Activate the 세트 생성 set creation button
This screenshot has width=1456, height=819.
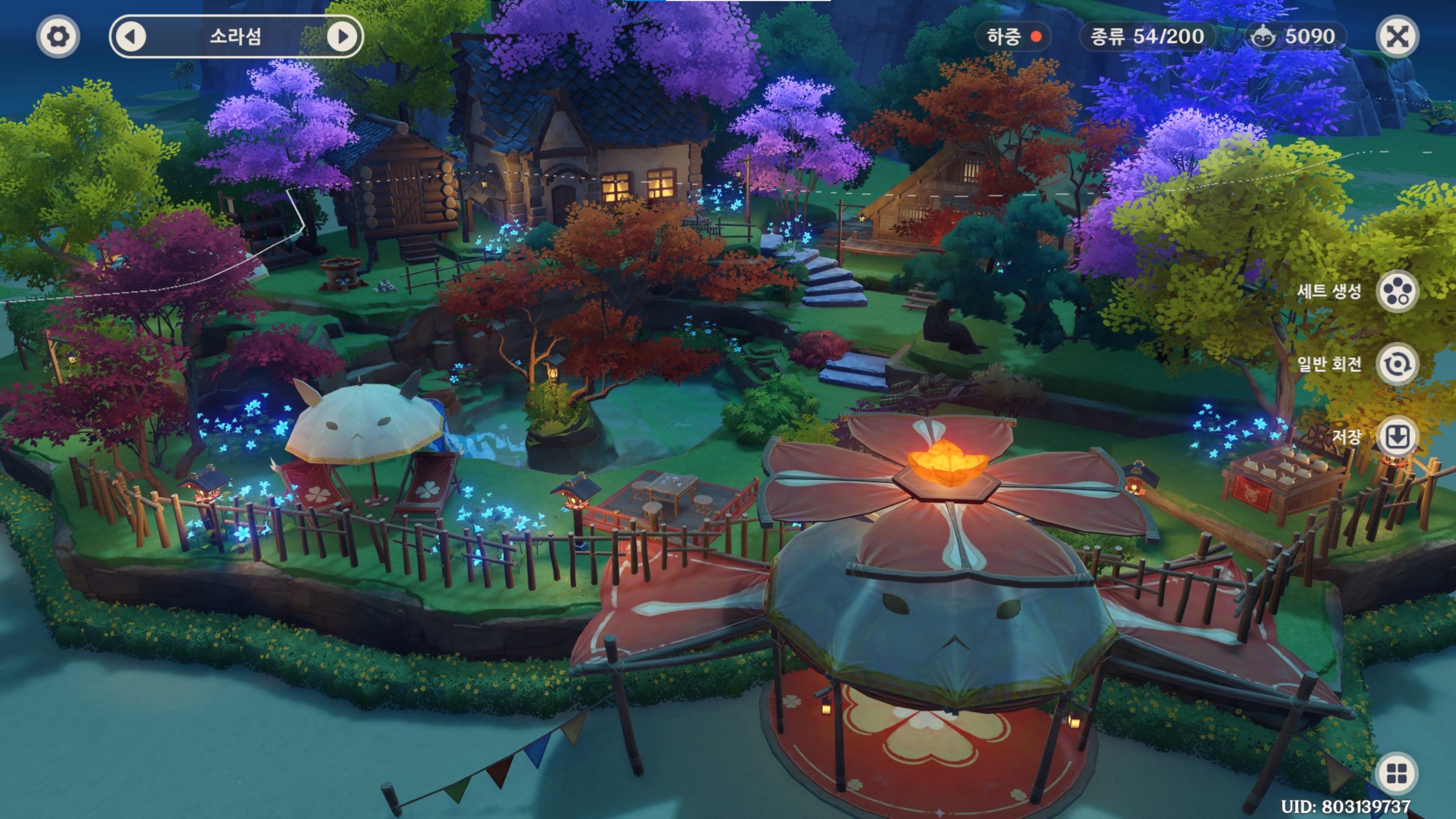coord(1397,292)
